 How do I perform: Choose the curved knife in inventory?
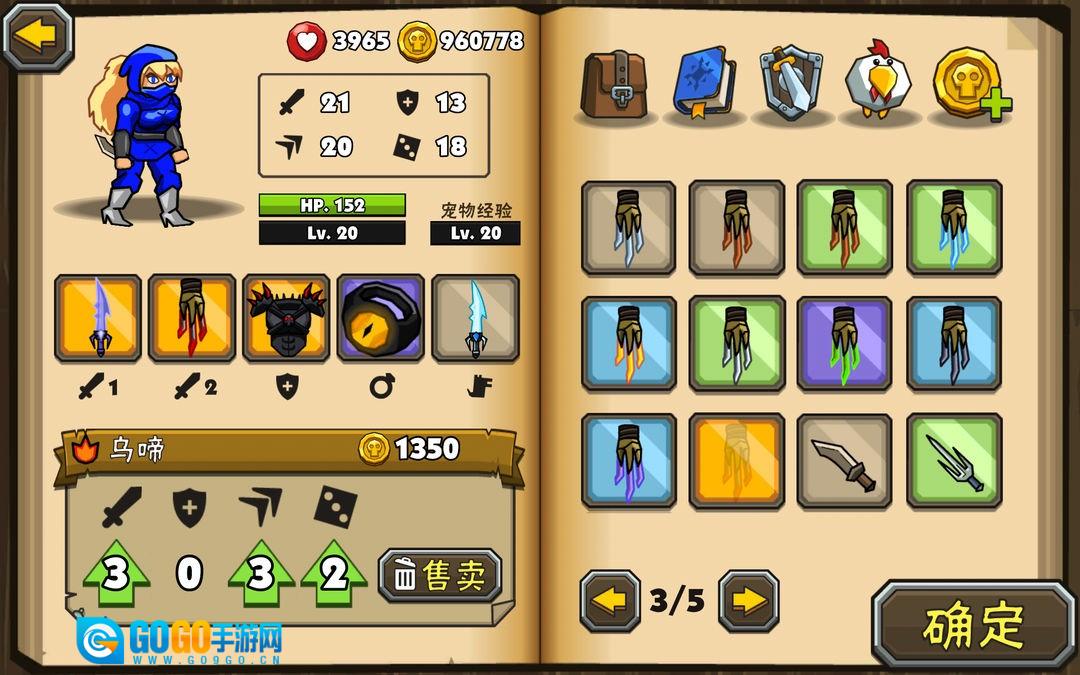click(844, 461)
